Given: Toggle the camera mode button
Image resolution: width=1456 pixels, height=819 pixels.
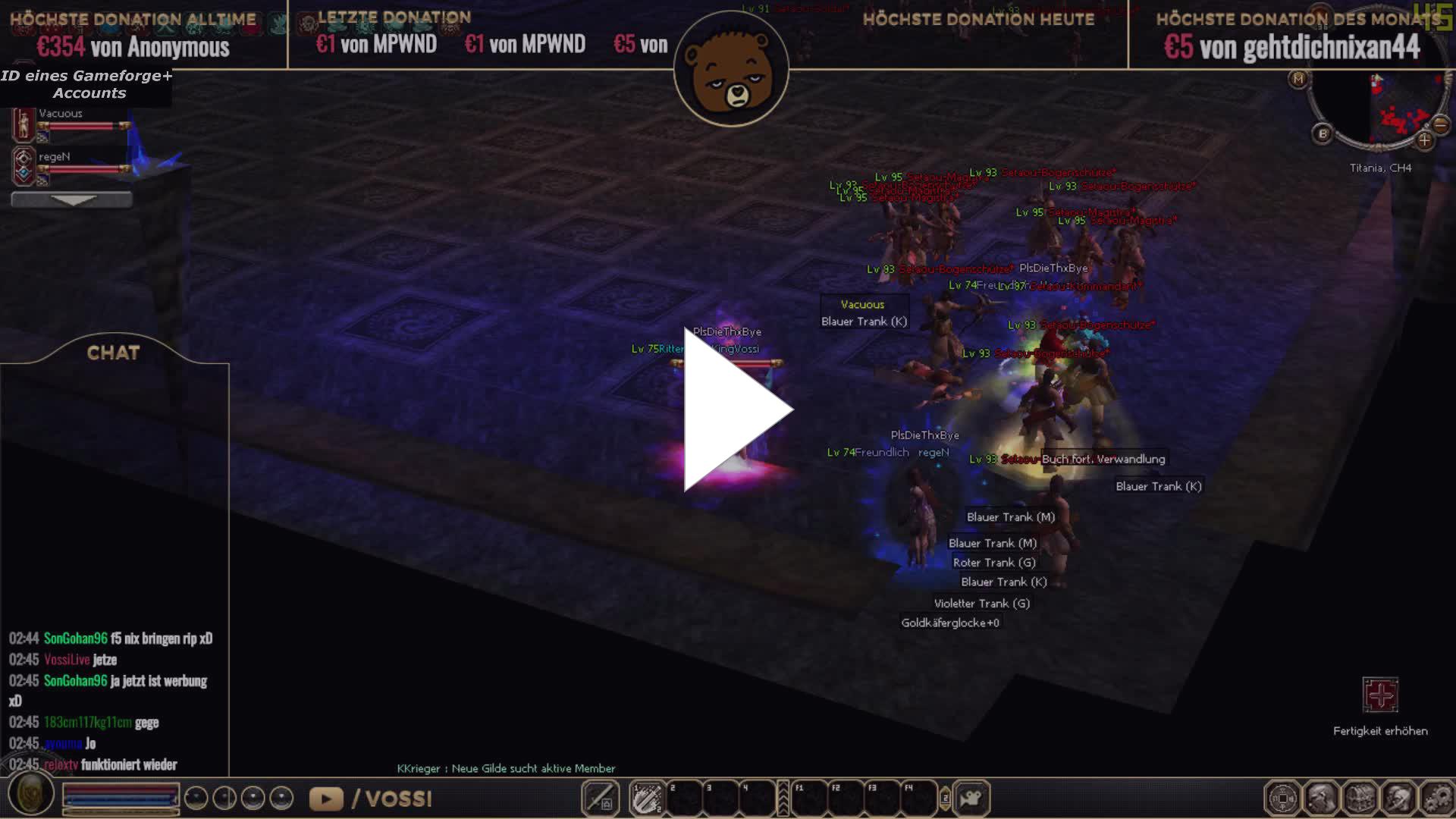Looking at the screenshot, I should click(971, 799).
